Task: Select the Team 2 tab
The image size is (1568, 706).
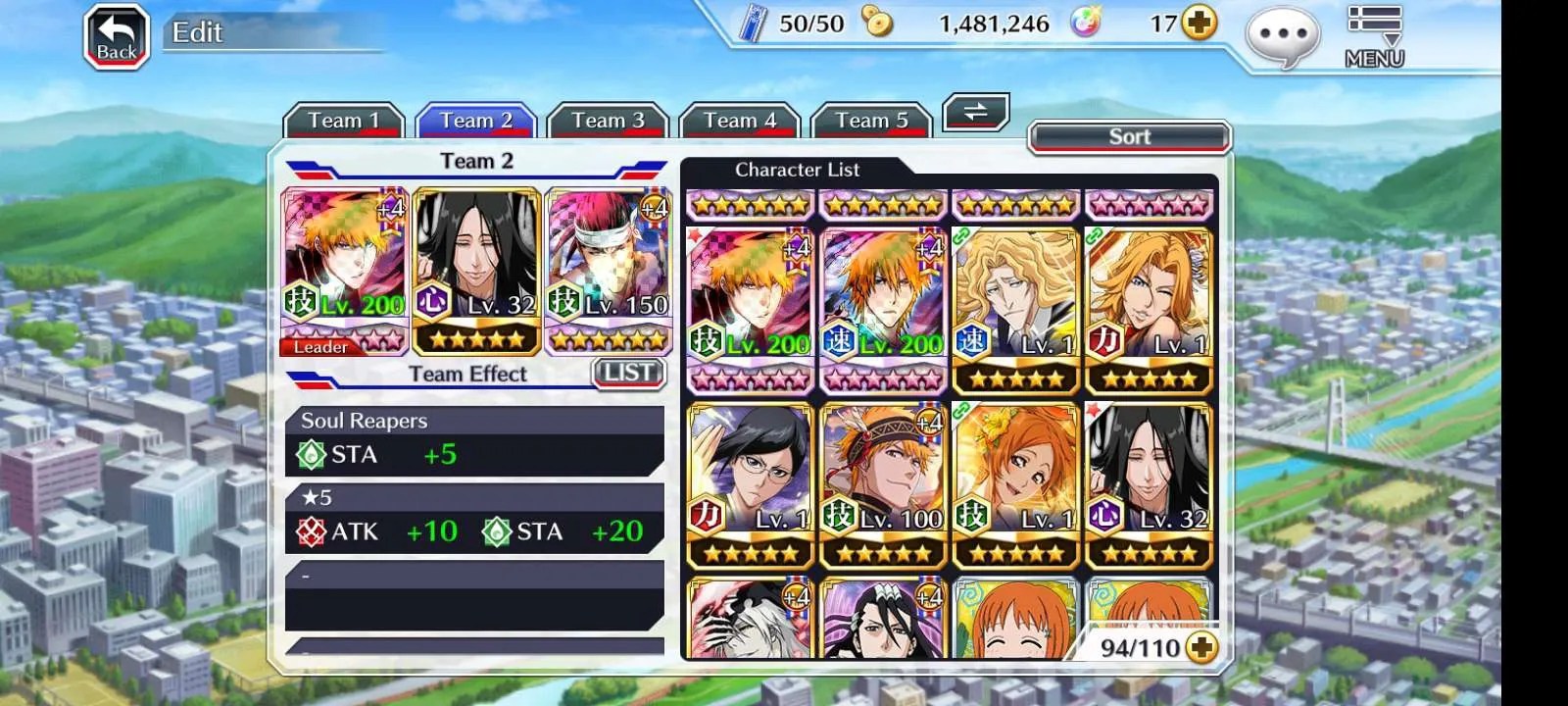Action: (476, 121)
